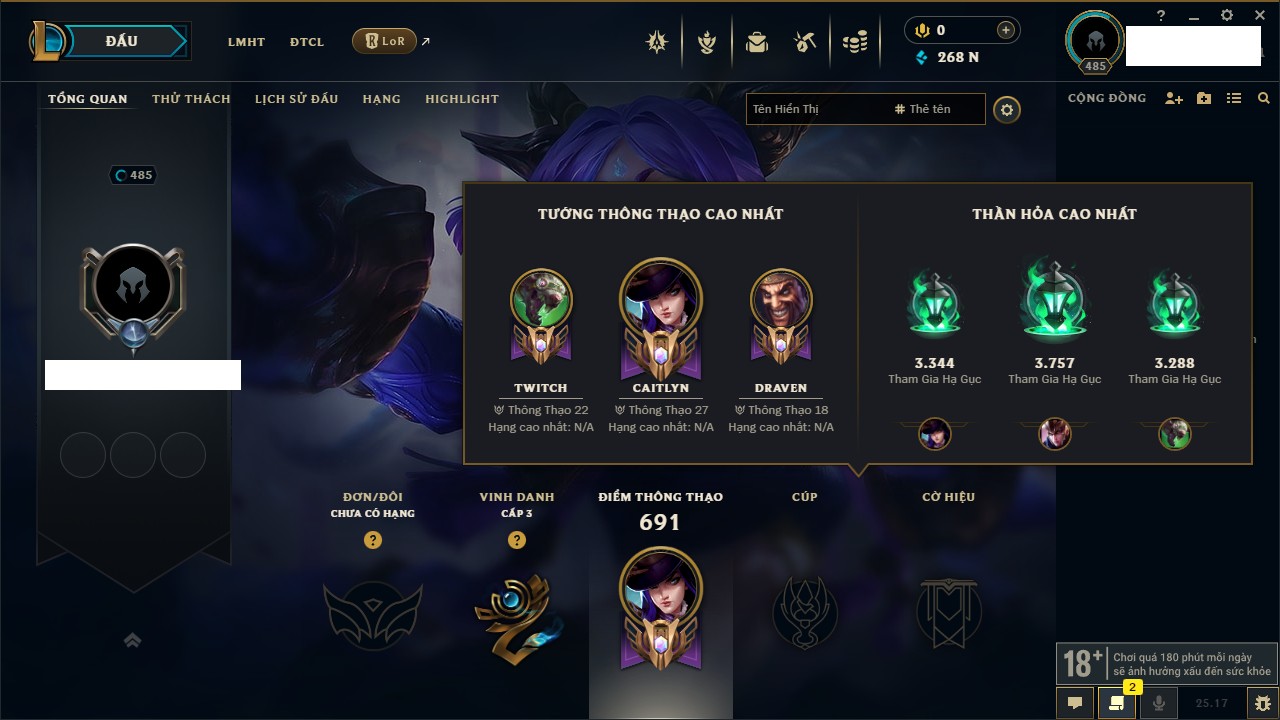The width and height of the screenshot is (1280, 720).
Task: Open profile settings gear next to search
Action: click(1007, 110)
